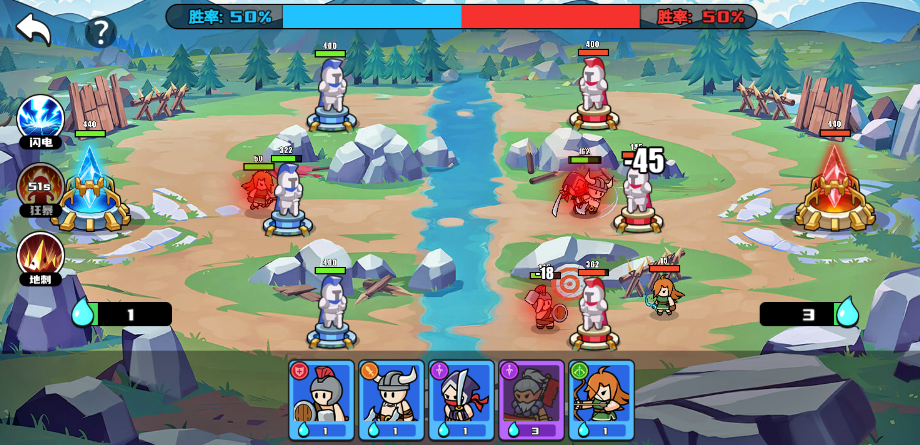
Task: Click the white back arrow button
Action: [x=33, y=29]
